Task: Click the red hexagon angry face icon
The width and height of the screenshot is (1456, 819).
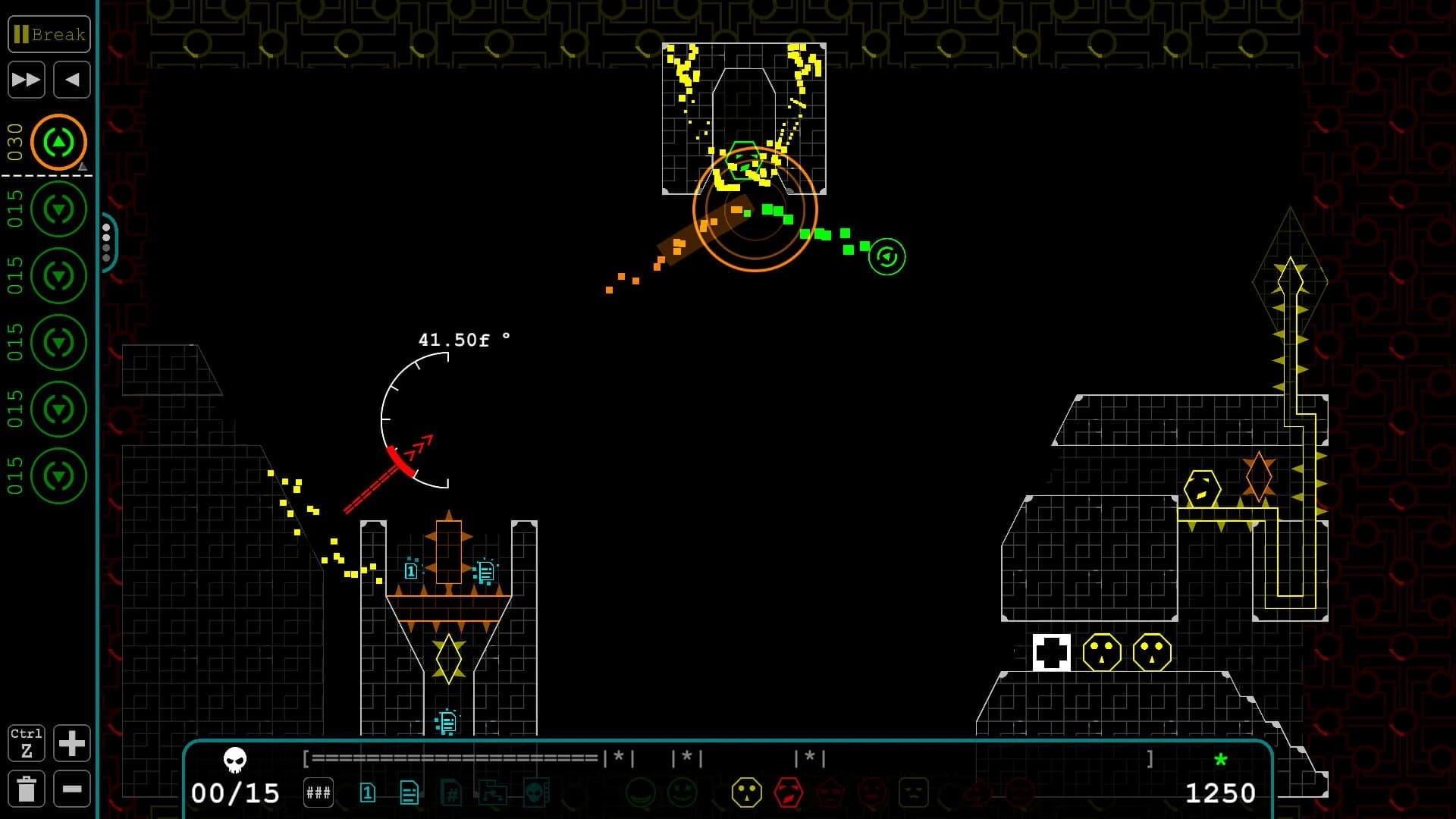Action: pos(787,792)
